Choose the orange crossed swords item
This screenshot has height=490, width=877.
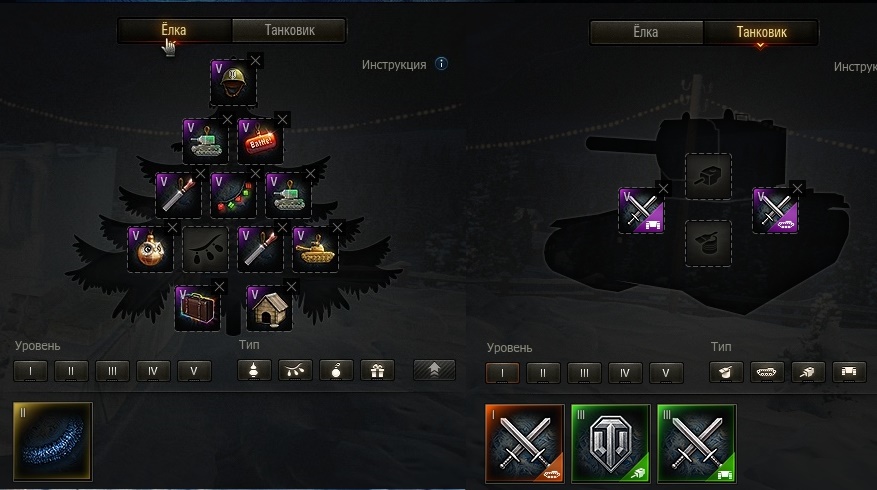[526, 441]
